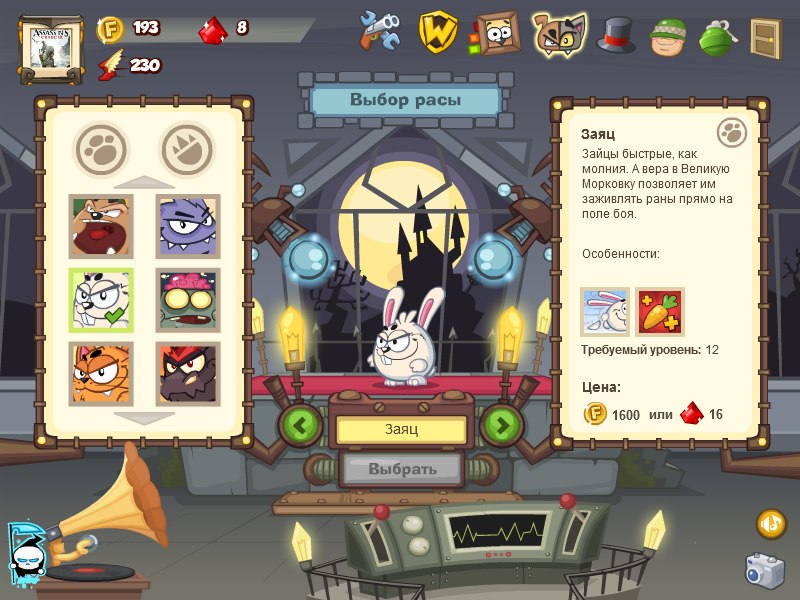Switch to the claw mark category tab
This screenshot has width=800, height=600.
[x=187, y=148]
